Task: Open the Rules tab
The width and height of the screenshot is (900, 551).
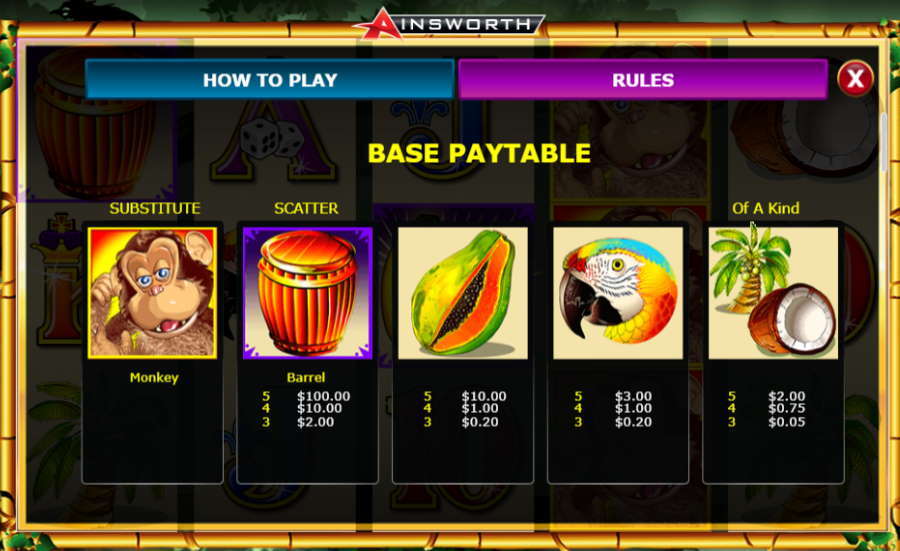Action: (642, 80)
